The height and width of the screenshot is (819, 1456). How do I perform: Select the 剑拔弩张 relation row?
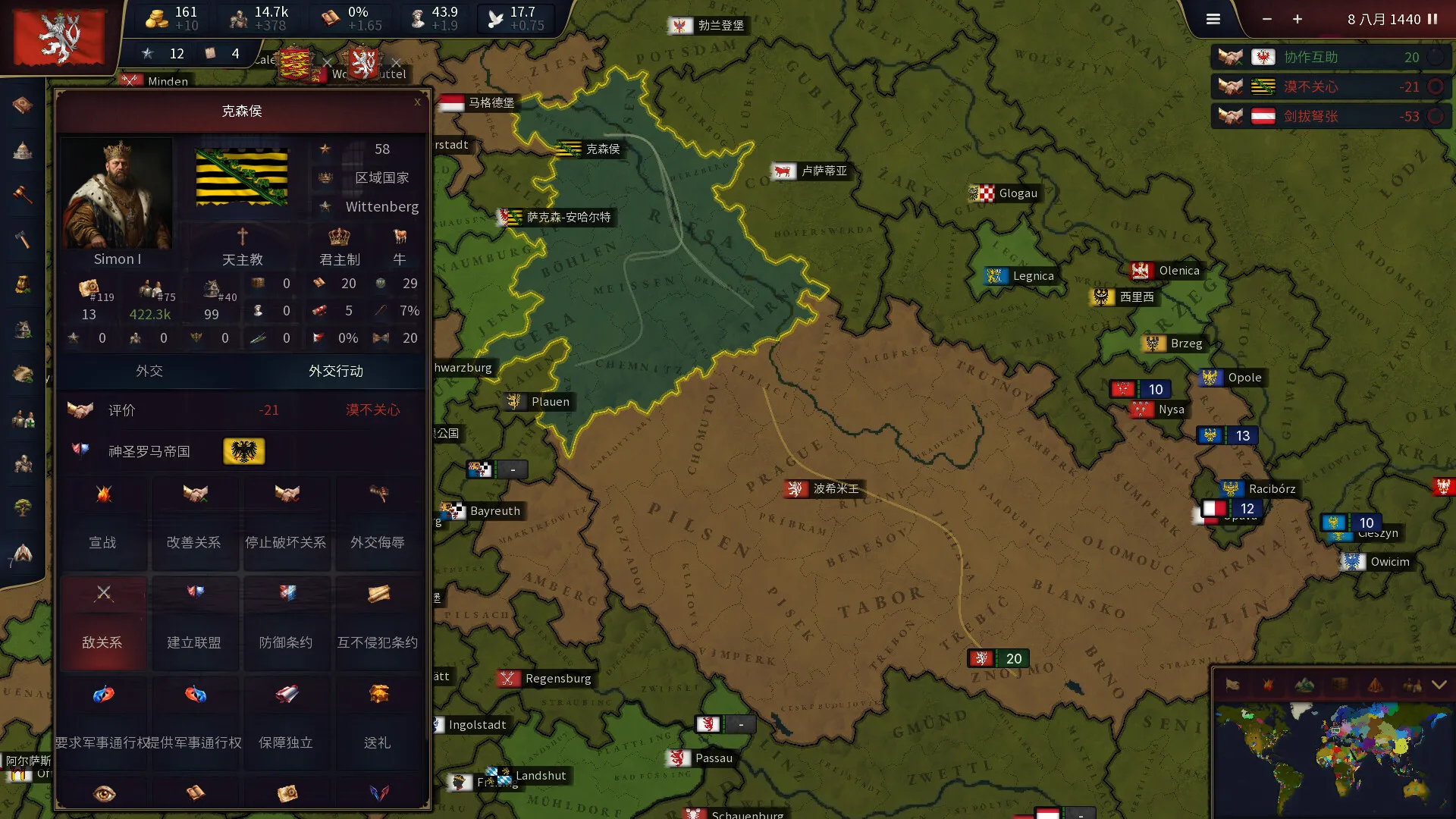[1330, 116]
